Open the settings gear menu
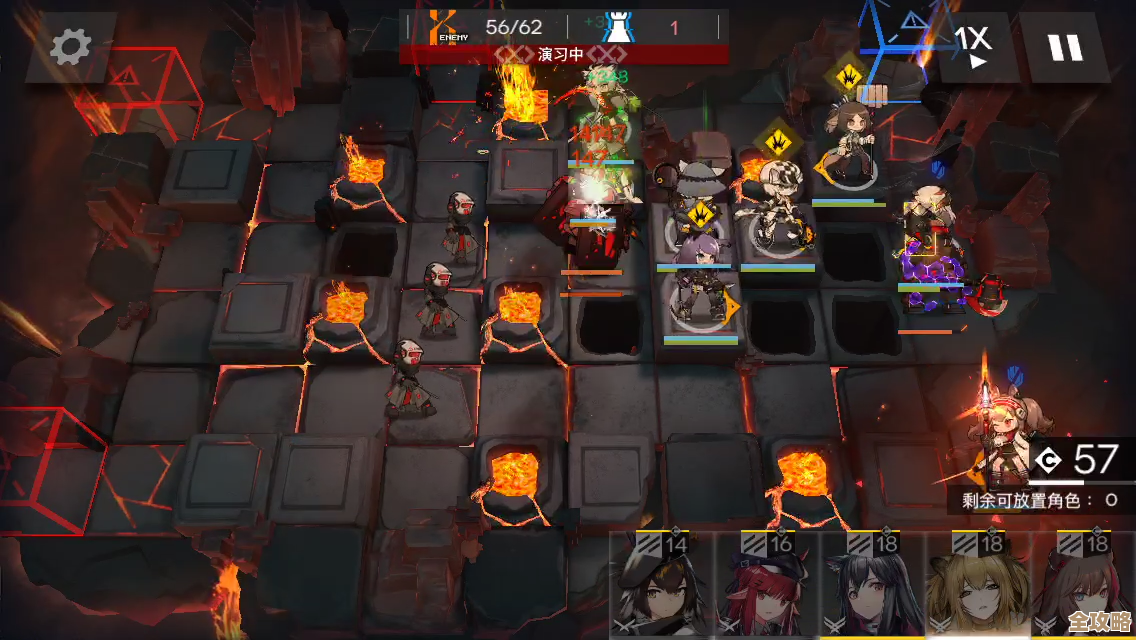 [x=70, y=46]
